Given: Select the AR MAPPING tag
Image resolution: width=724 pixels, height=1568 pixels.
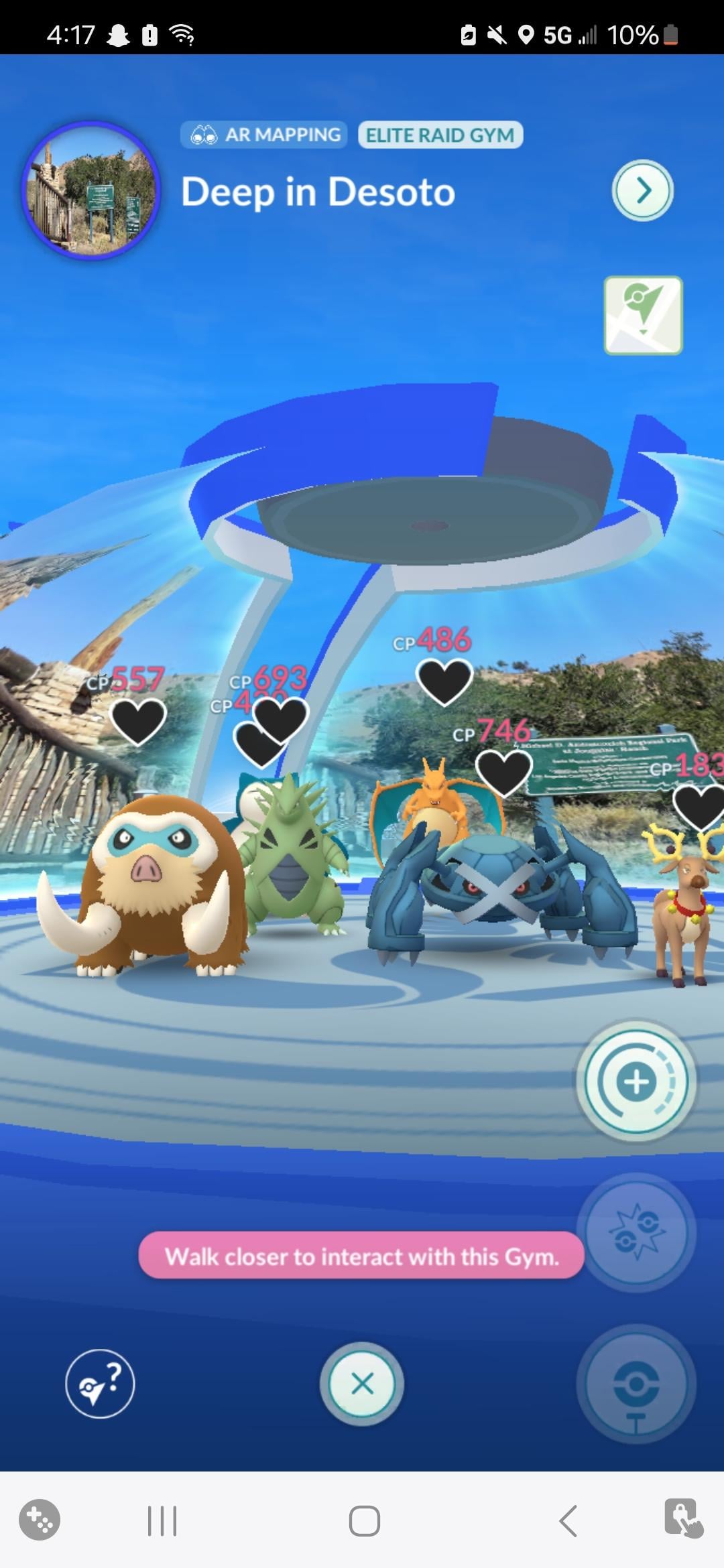Looking at the screenshot, I should [264, 135].
